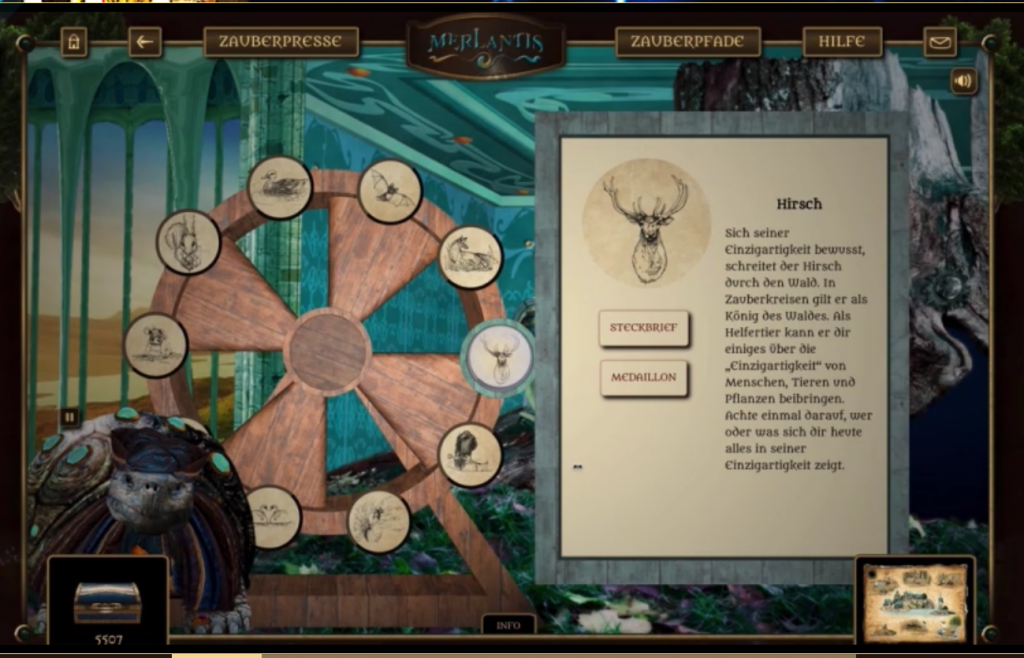Pick the resting fawn medallion
Image resolution: width=1024 pixels, height=658 pixels.
point(470,257)
